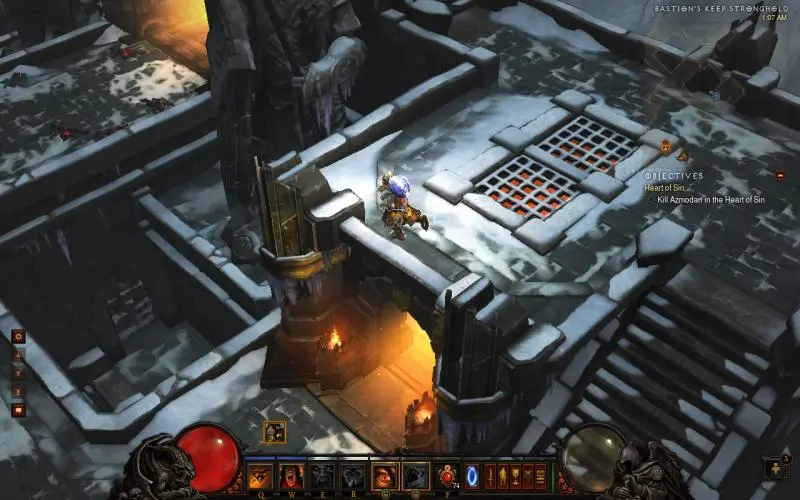800x500 pixels.
Task: Click the glowing sun icon in left sidebar
Action: click(x=18, y=337)
